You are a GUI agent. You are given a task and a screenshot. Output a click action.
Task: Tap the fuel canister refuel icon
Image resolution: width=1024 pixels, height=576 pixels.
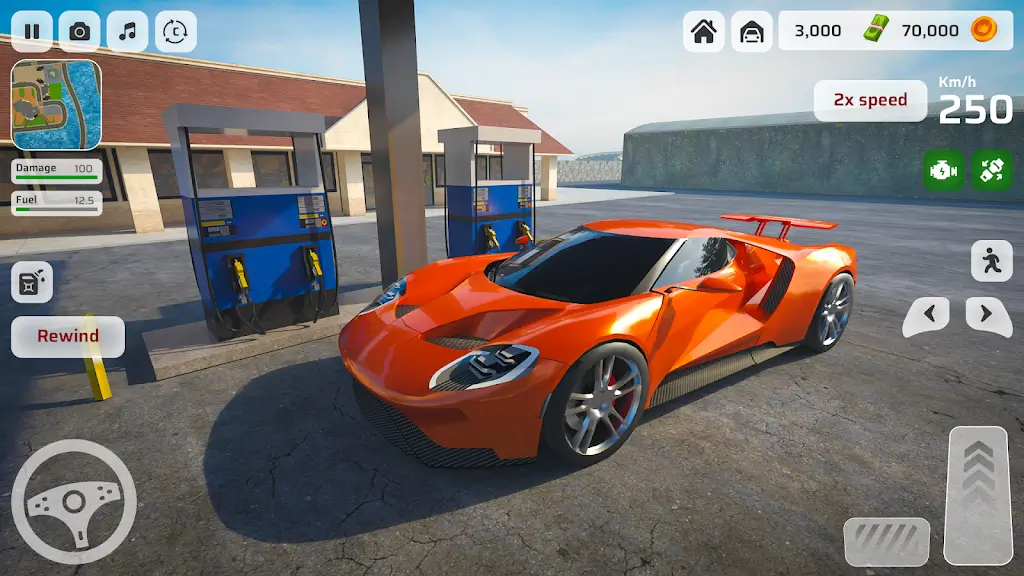coord(32,282)
